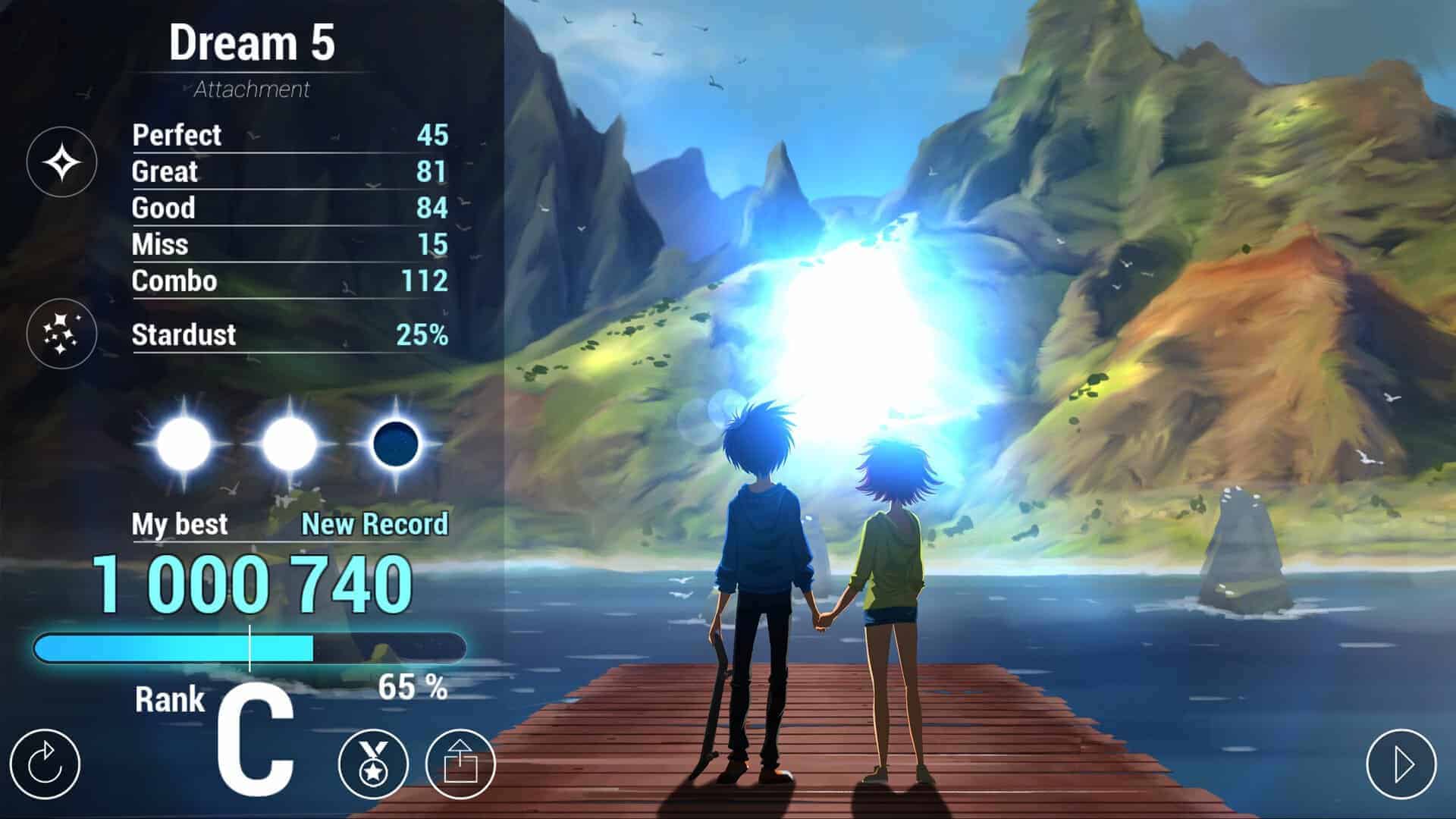Click the four-point star icon beside Perfect

[x=61, y=162]
